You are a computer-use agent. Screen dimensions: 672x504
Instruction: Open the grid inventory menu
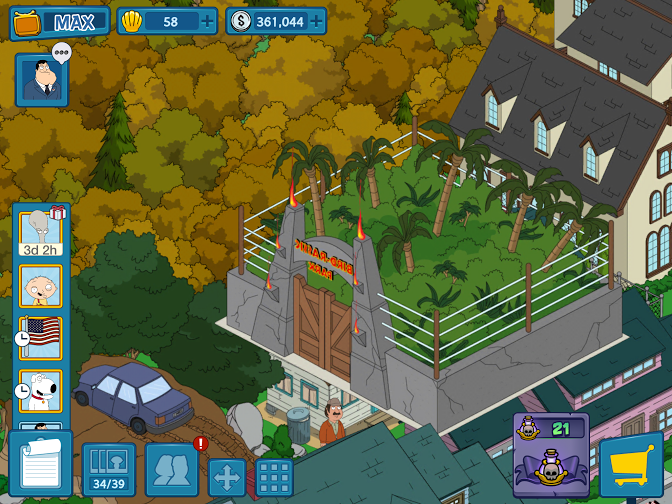(274, 477)
